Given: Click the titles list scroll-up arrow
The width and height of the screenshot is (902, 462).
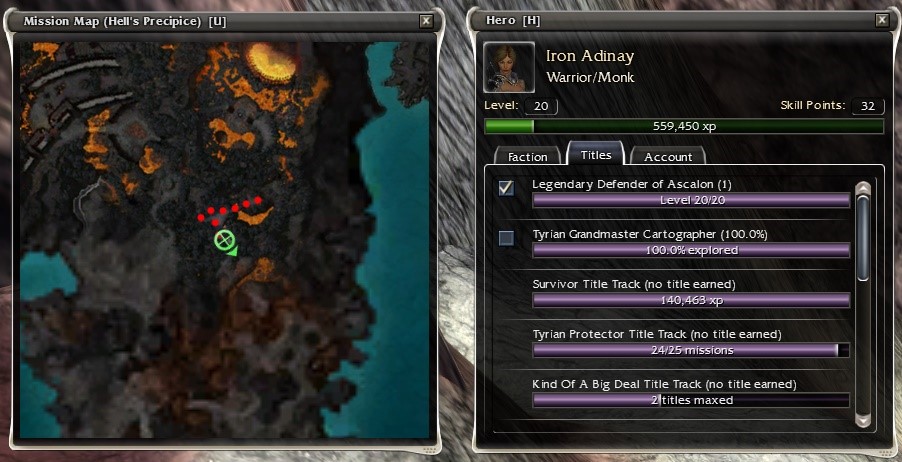Looking at the screenshot, I should point(863,189).
